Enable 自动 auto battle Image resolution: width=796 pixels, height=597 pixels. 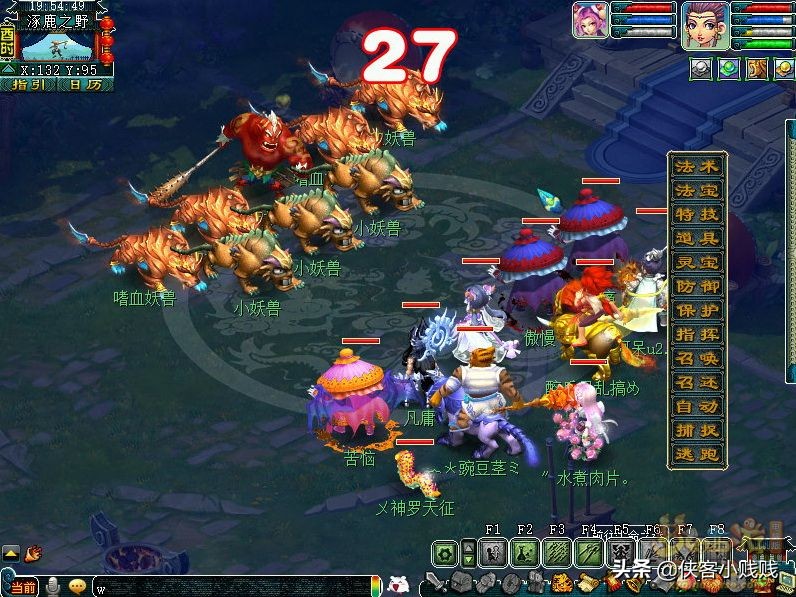(697, 407)
